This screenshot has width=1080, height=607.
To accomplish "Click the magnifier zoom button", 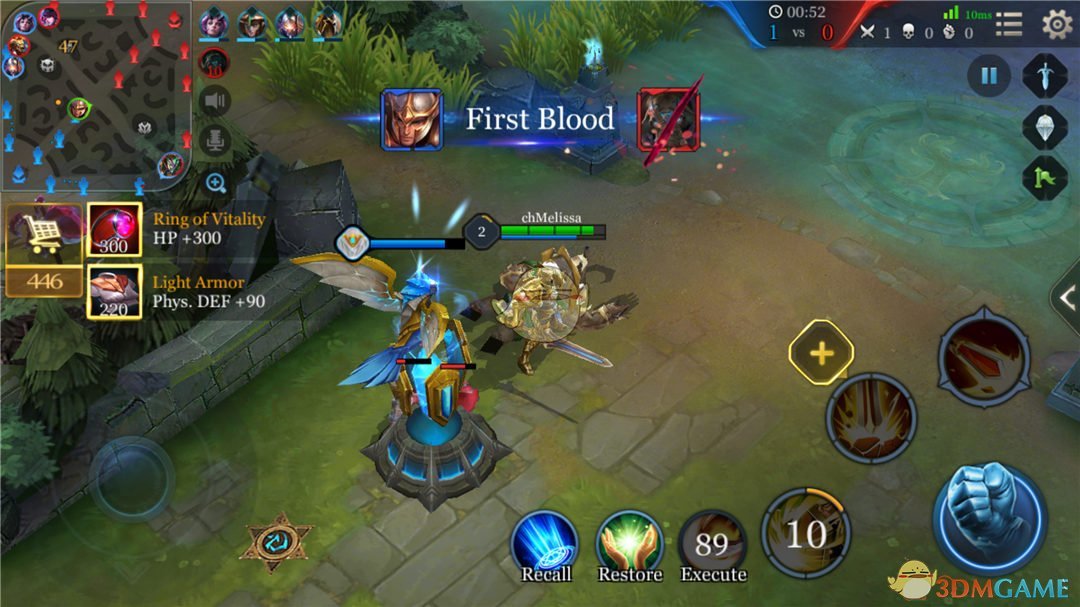I will [215, 182].
